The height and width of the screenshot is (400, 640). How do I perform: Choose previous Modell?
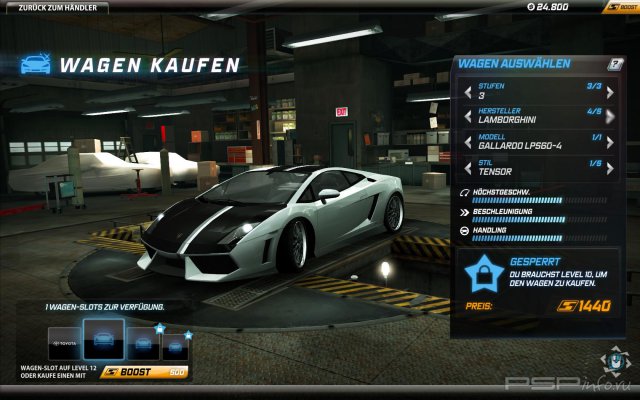[467, 141]
